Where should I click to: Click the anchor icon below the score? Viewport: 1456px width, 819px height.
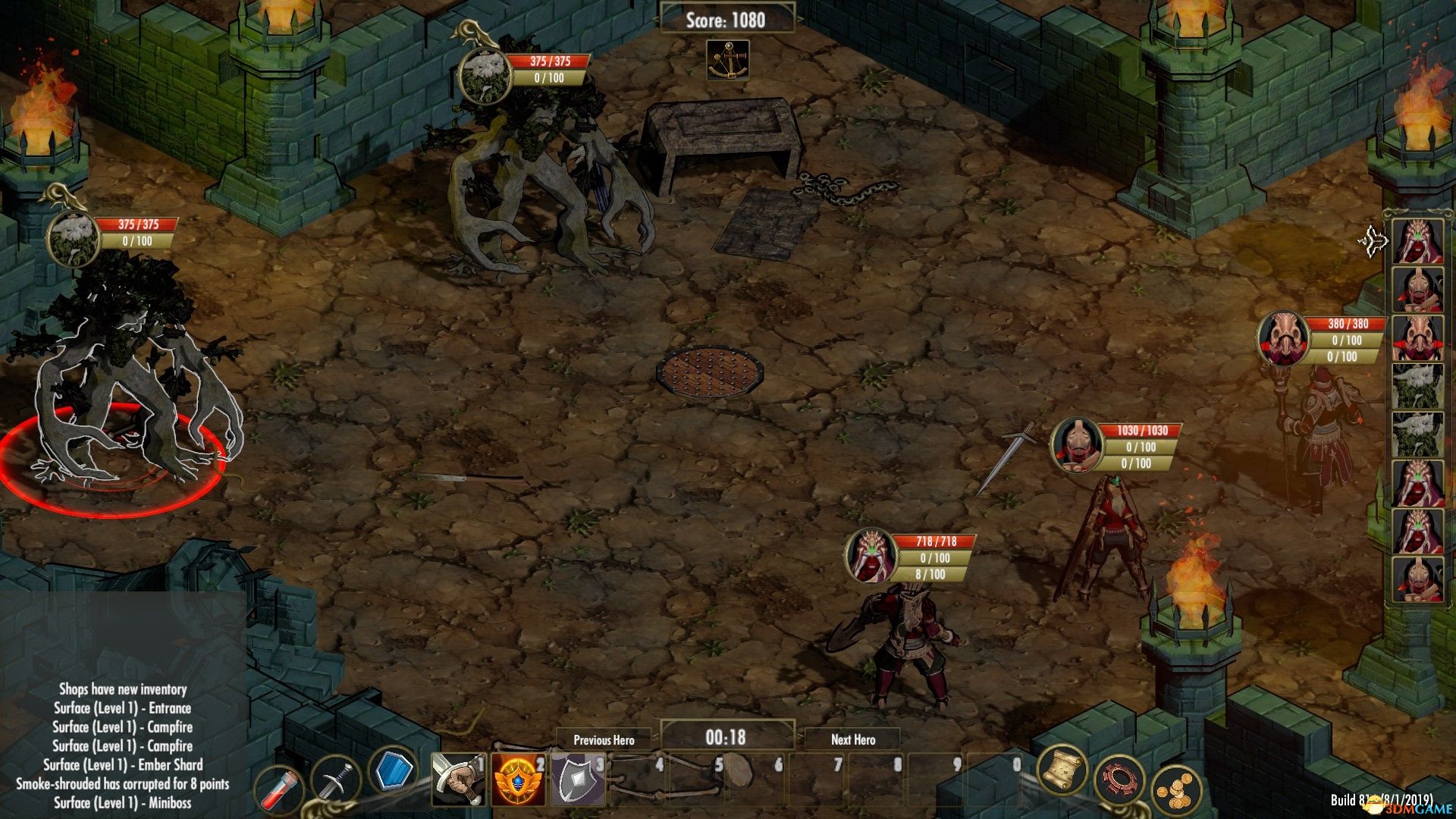(728, 61)
